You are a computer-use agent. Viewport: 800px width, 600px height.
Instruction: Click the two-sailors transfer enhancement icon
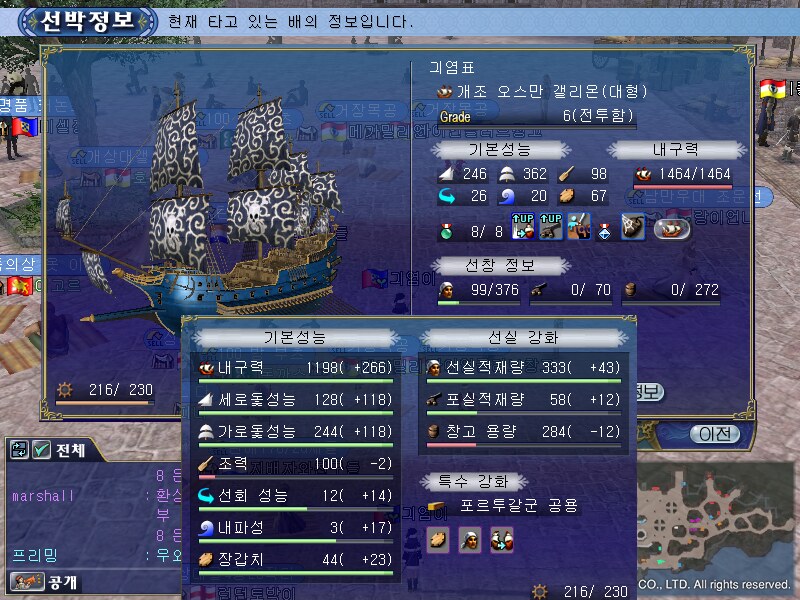coord(500,540)
